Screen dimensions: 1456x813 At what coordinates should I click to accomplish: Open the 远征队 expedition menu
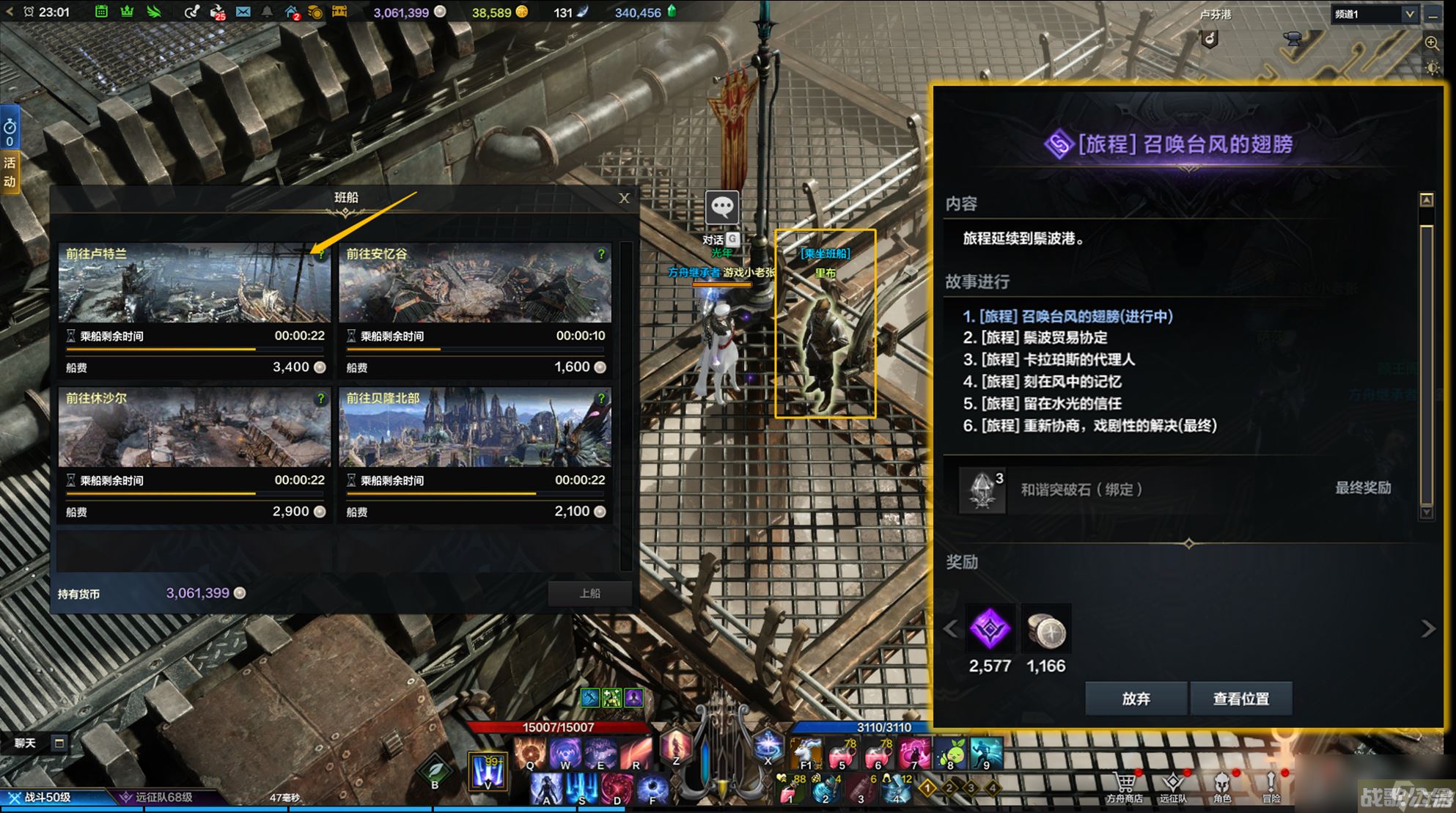(x=1173, y=787)
